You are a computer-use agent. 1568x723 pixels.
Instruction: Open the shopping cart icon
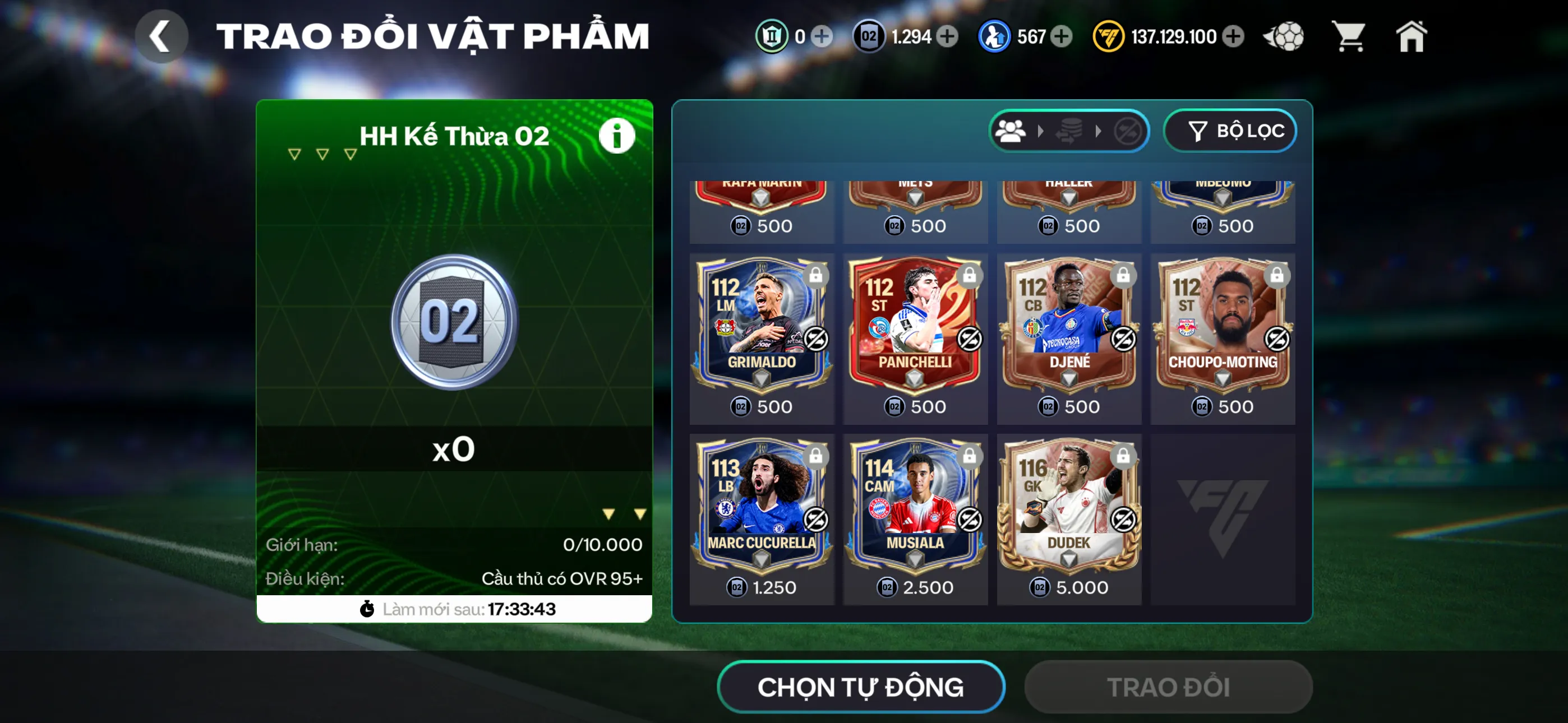point(1349,36)
